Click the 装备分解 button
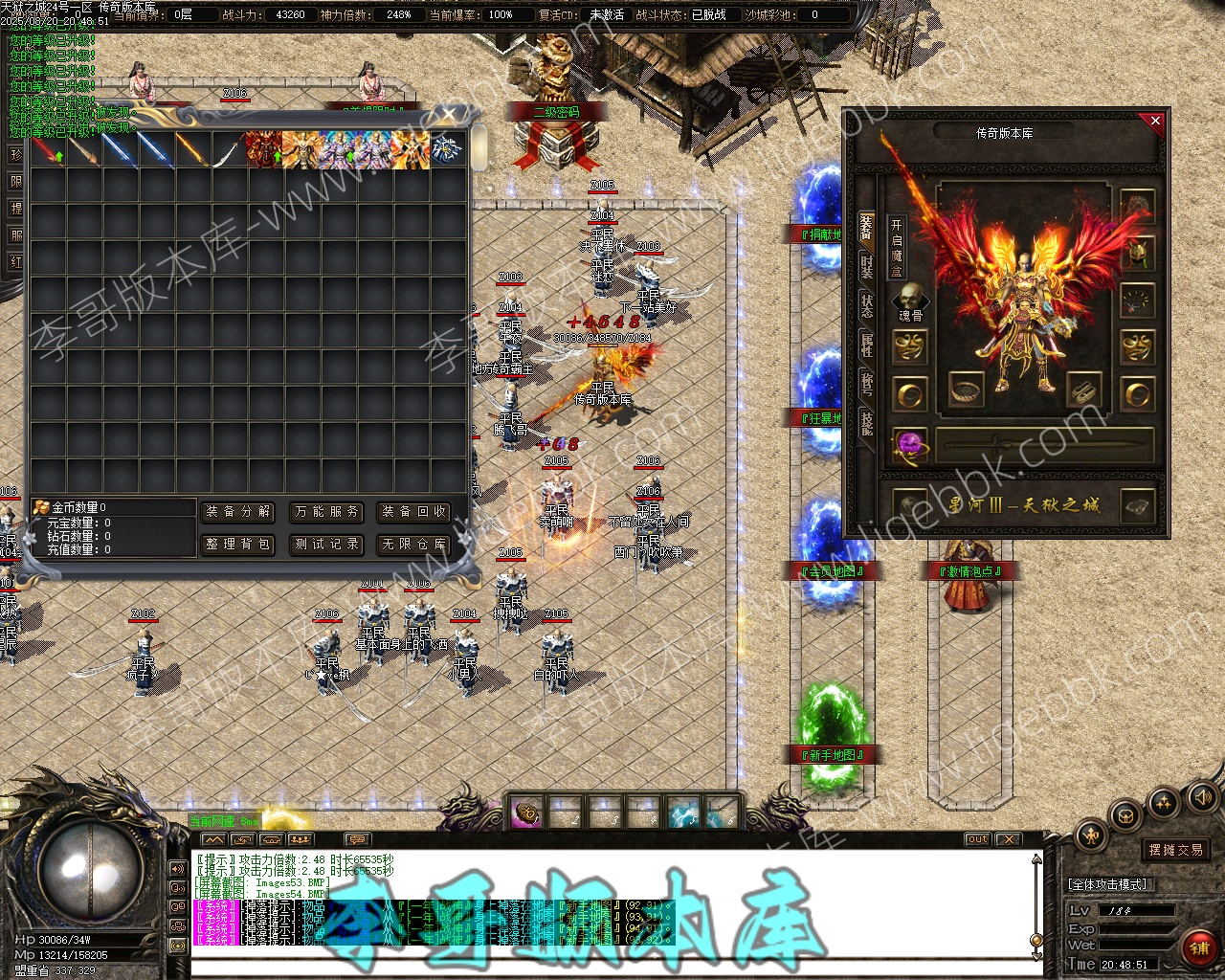1225x980 pixels. (238, 512)
